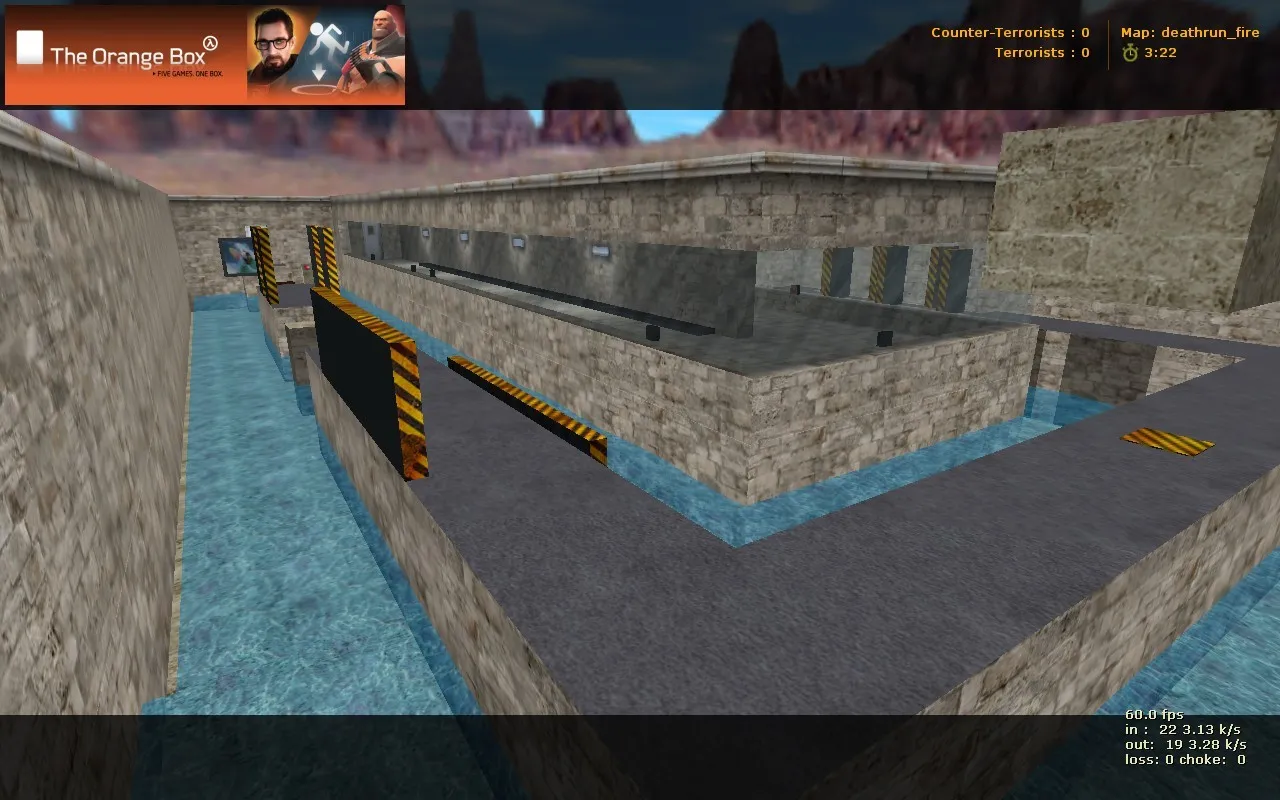Click the Portal running-figure logo in the banner
The image size is (1280, 800).
328,36
